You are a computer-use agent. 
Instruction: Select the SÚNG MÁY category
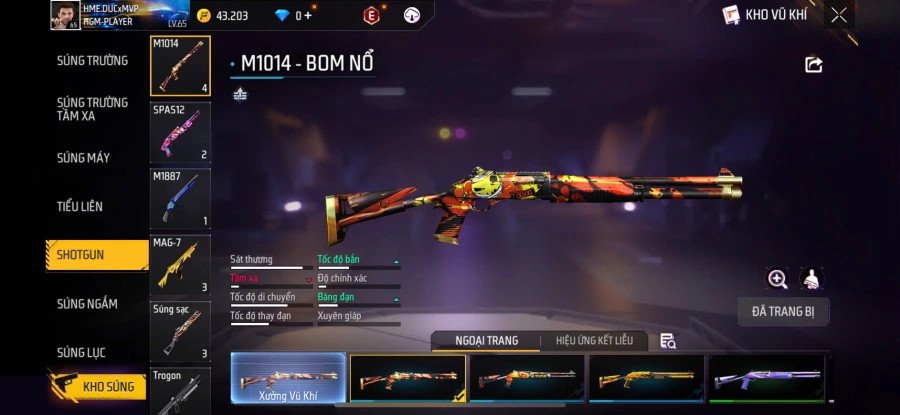pyautogui.click(x=83, y=158)
